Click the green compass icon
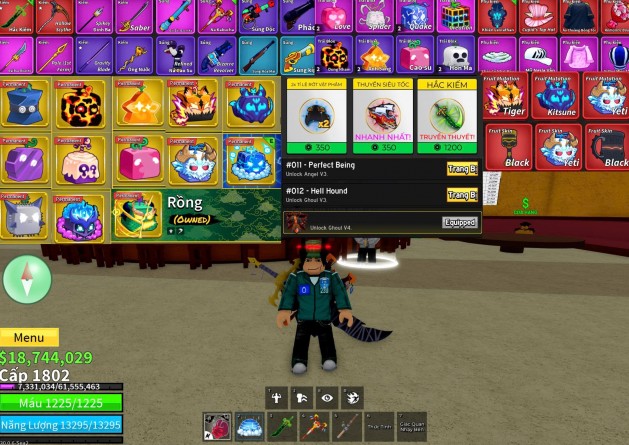Image resolution: width=629 pixels, height=445 pixels. point(27,279)
